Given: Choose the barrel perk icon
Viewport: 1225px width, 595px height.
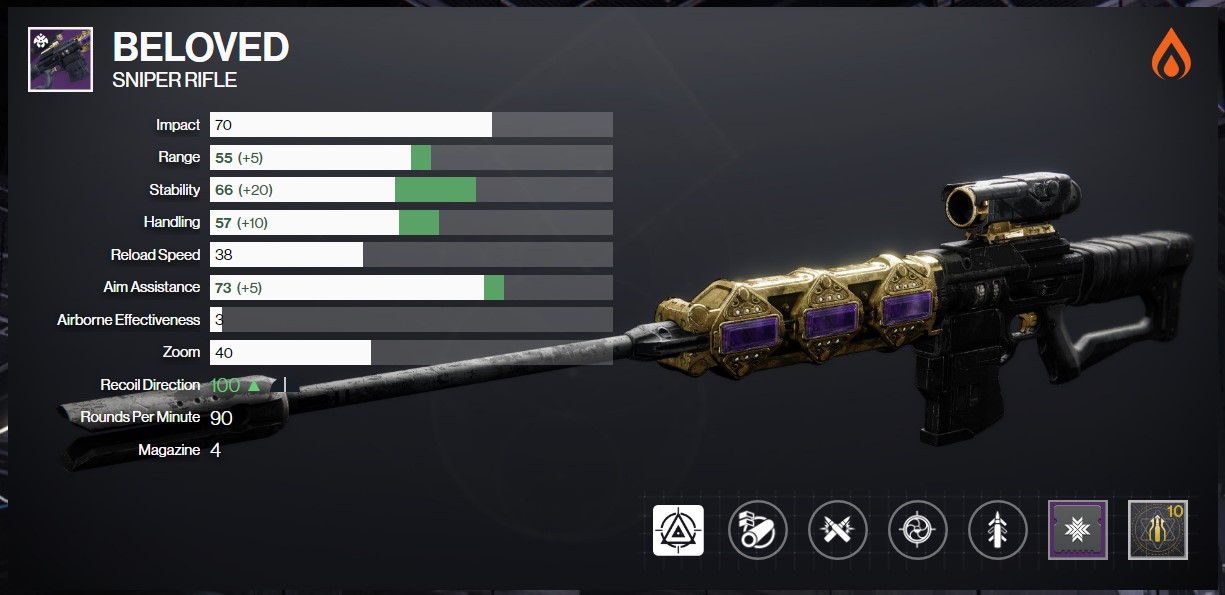Looking at the screenshot, I should coord(758,530).
